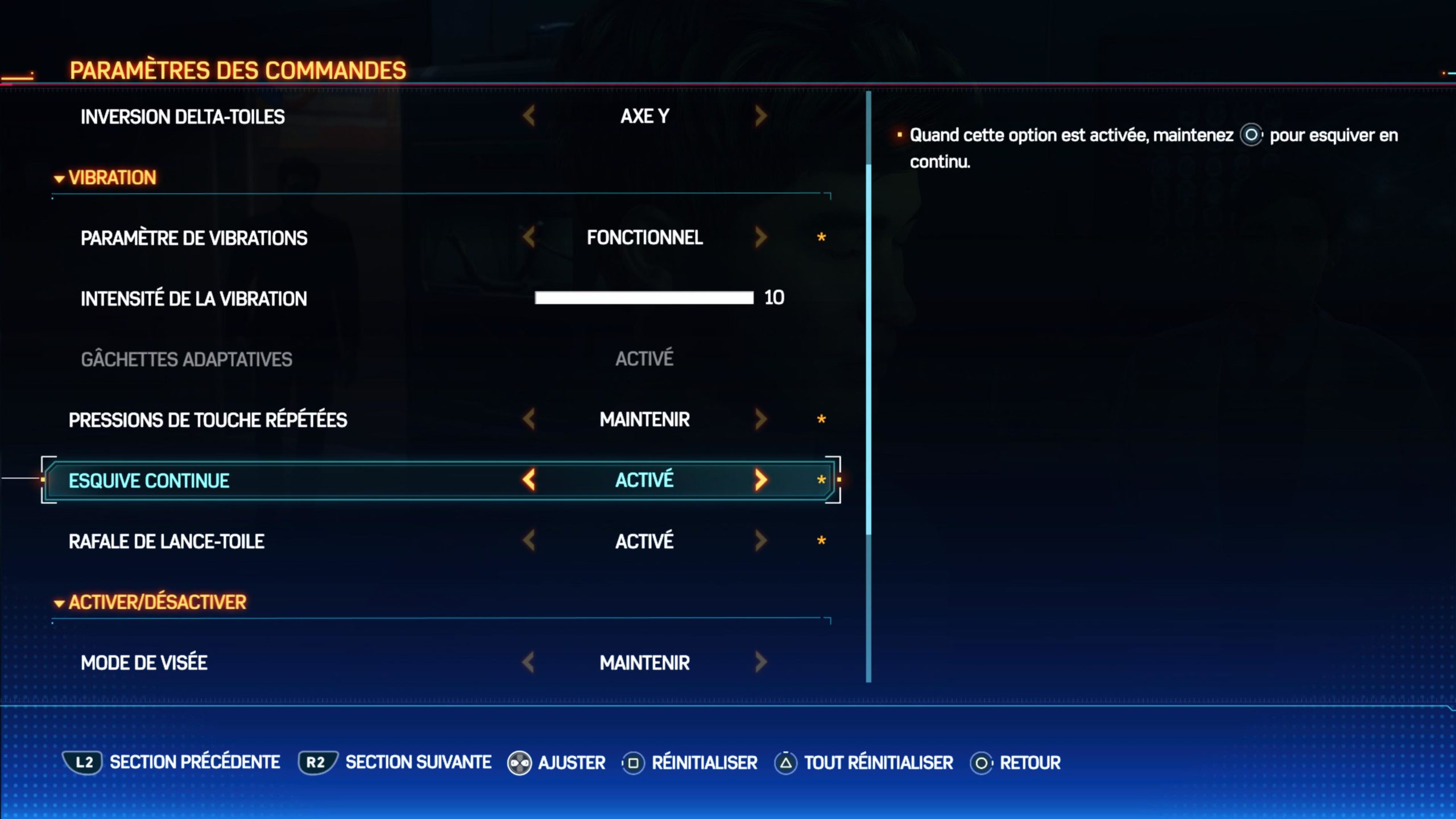Click left arrow of Mode de Visée

[x=529, y=662]
